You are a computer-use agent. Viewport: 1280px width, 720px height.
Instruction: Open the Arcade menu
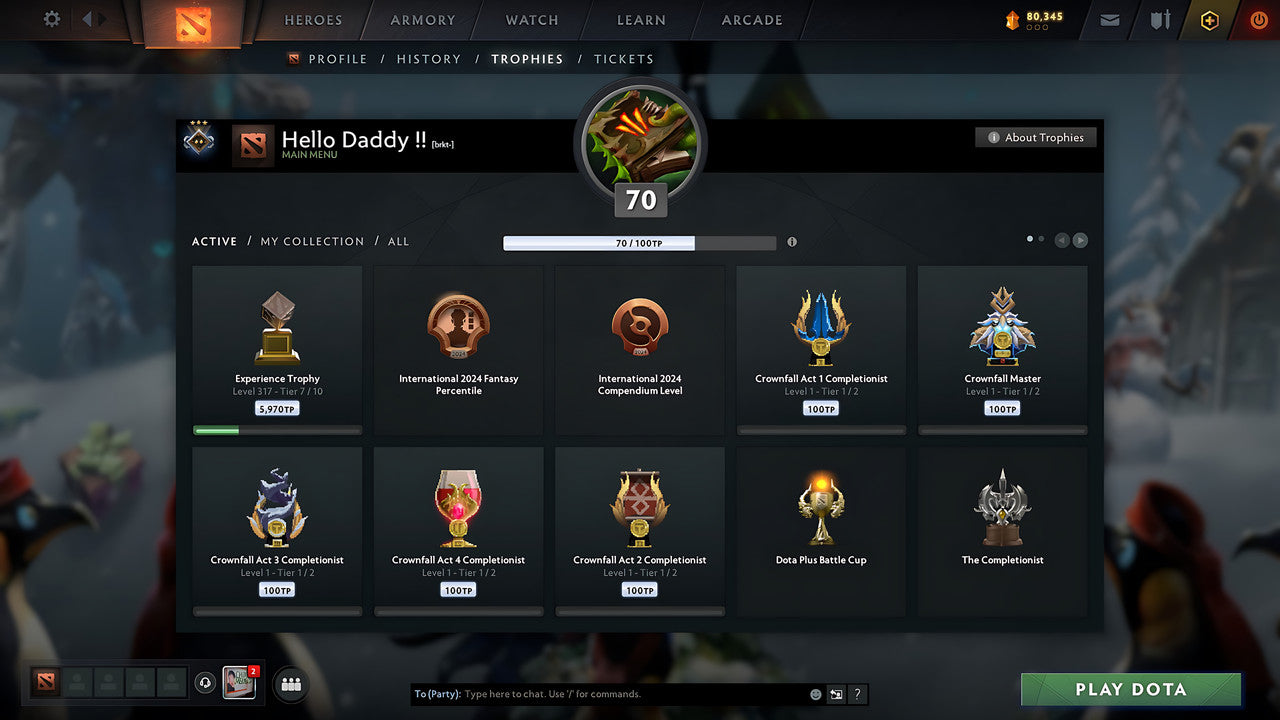coord(752,20)
